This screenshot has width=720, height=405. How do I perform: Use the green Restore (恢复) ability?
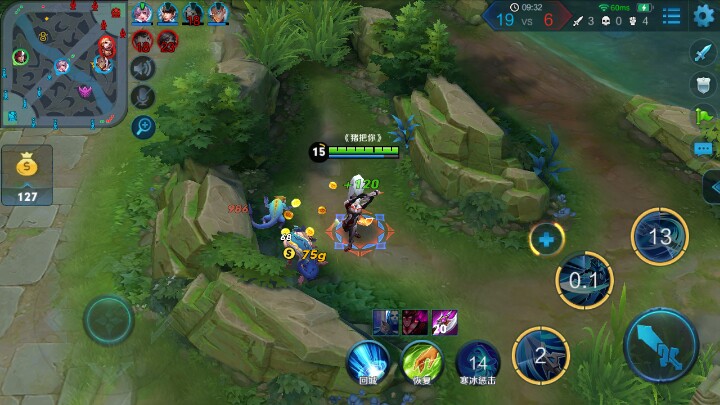pos(421,361)
